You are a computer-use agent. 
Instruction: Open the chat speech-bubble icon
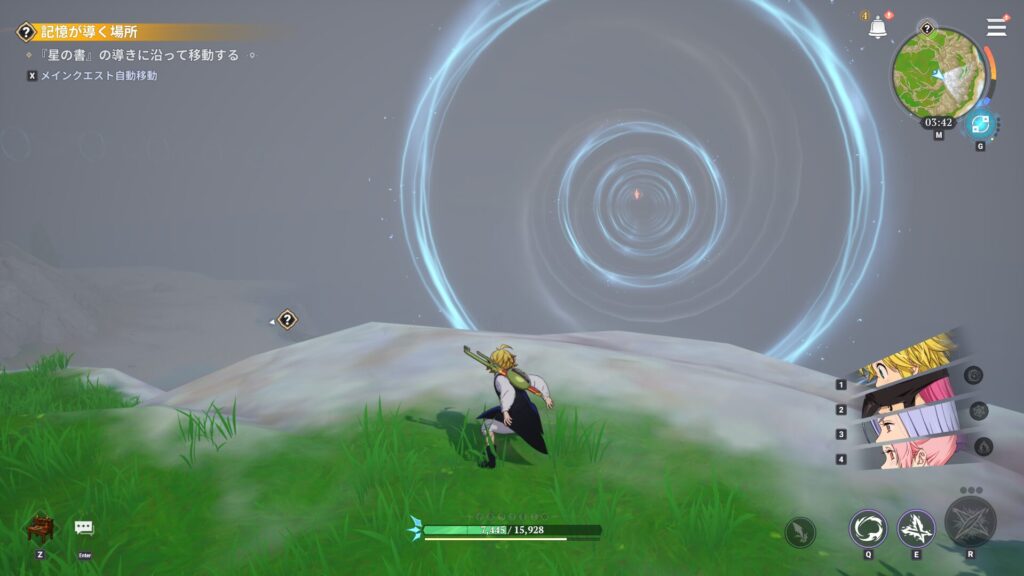click(84, 527)
